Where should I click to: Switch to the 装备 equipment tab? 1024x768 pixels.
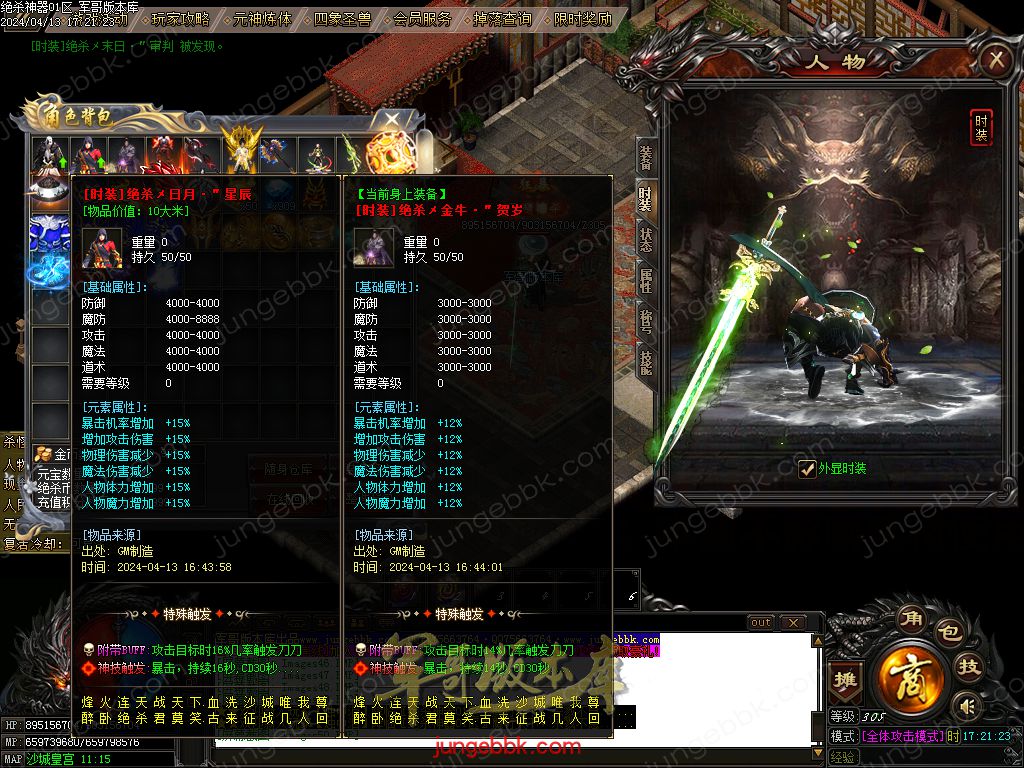pyautogui.click(x=646, y=157)
